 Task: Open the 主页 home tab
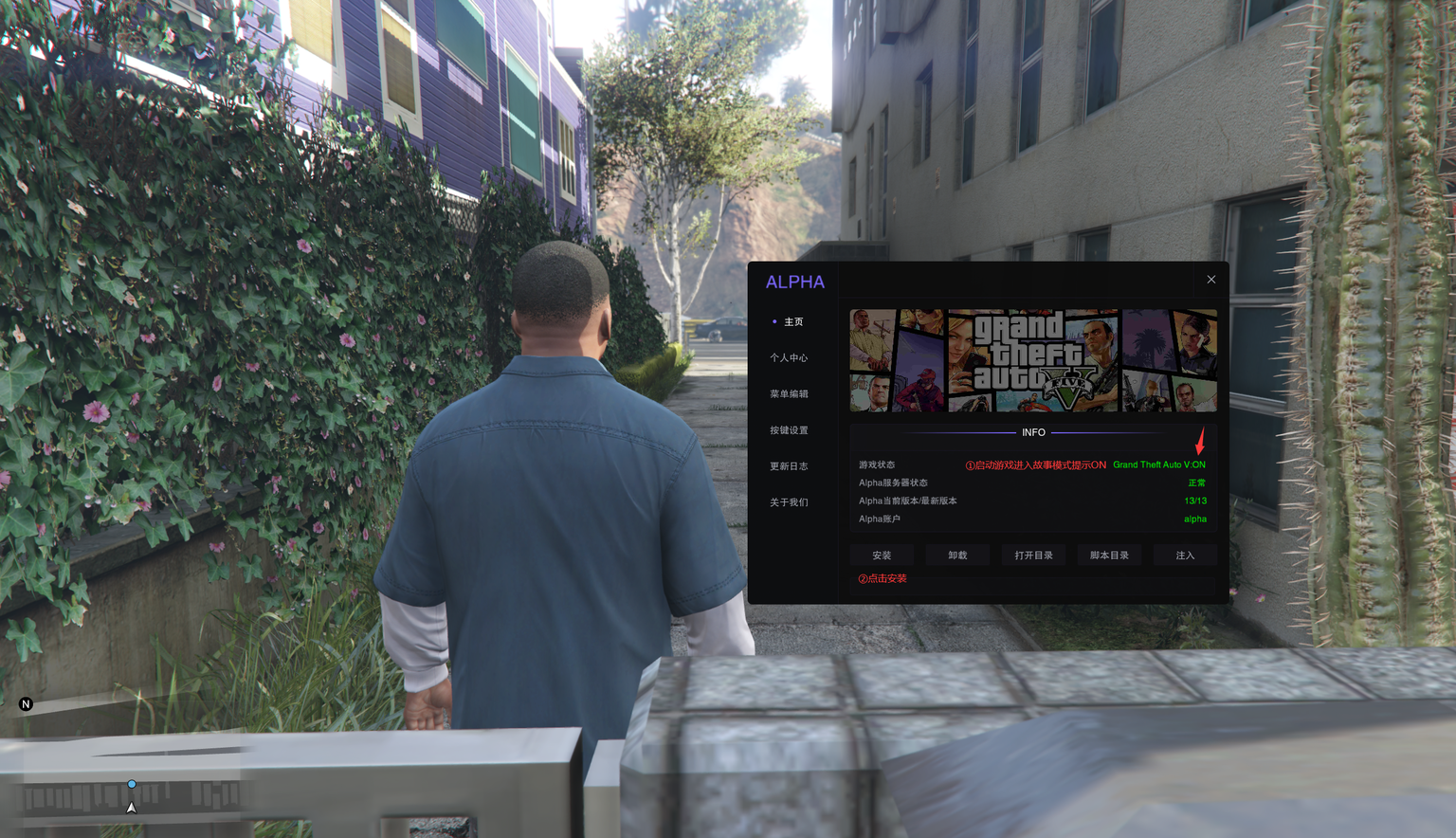tap(793, 322)
